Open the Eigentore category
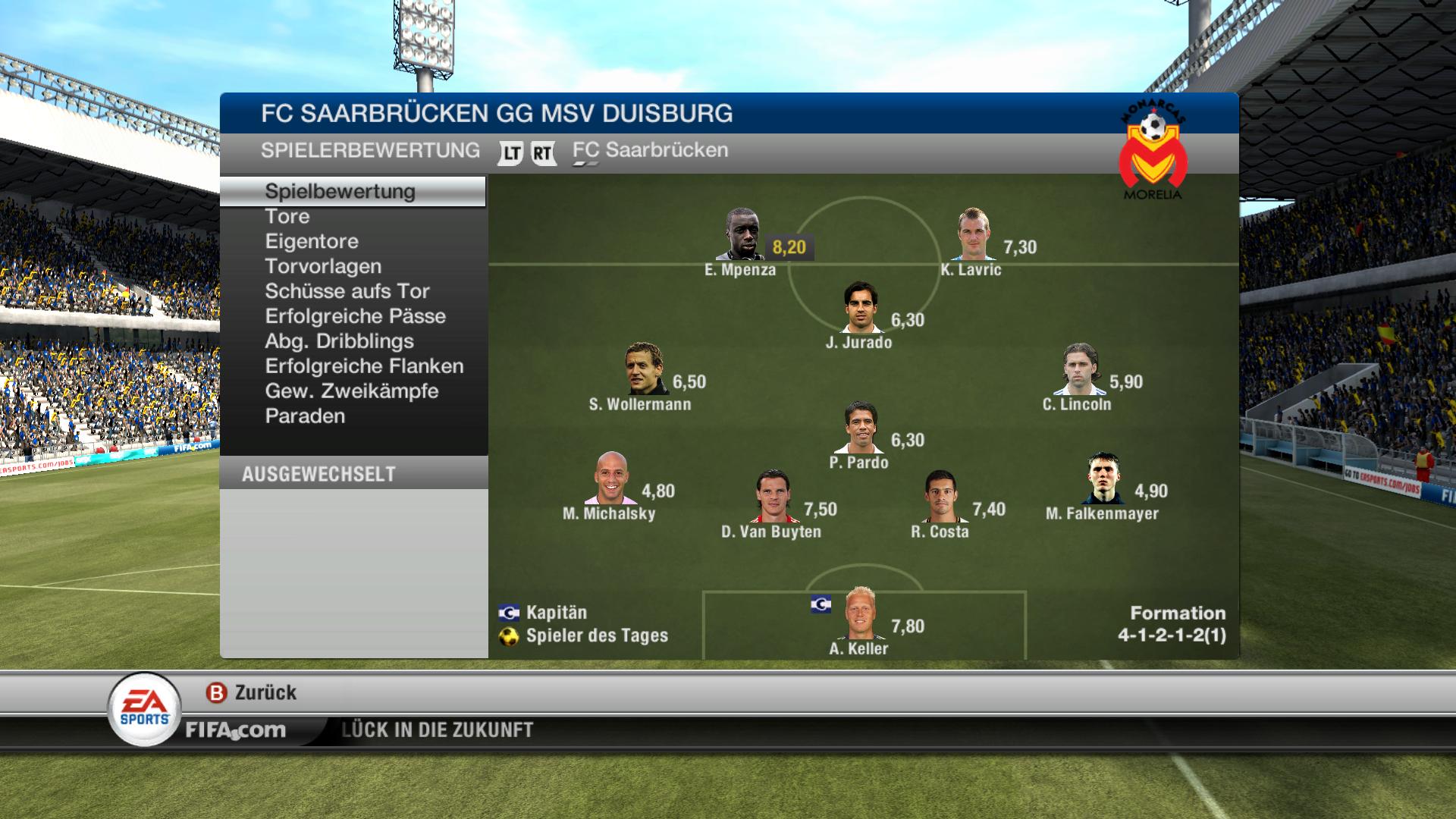 point(312,242)
